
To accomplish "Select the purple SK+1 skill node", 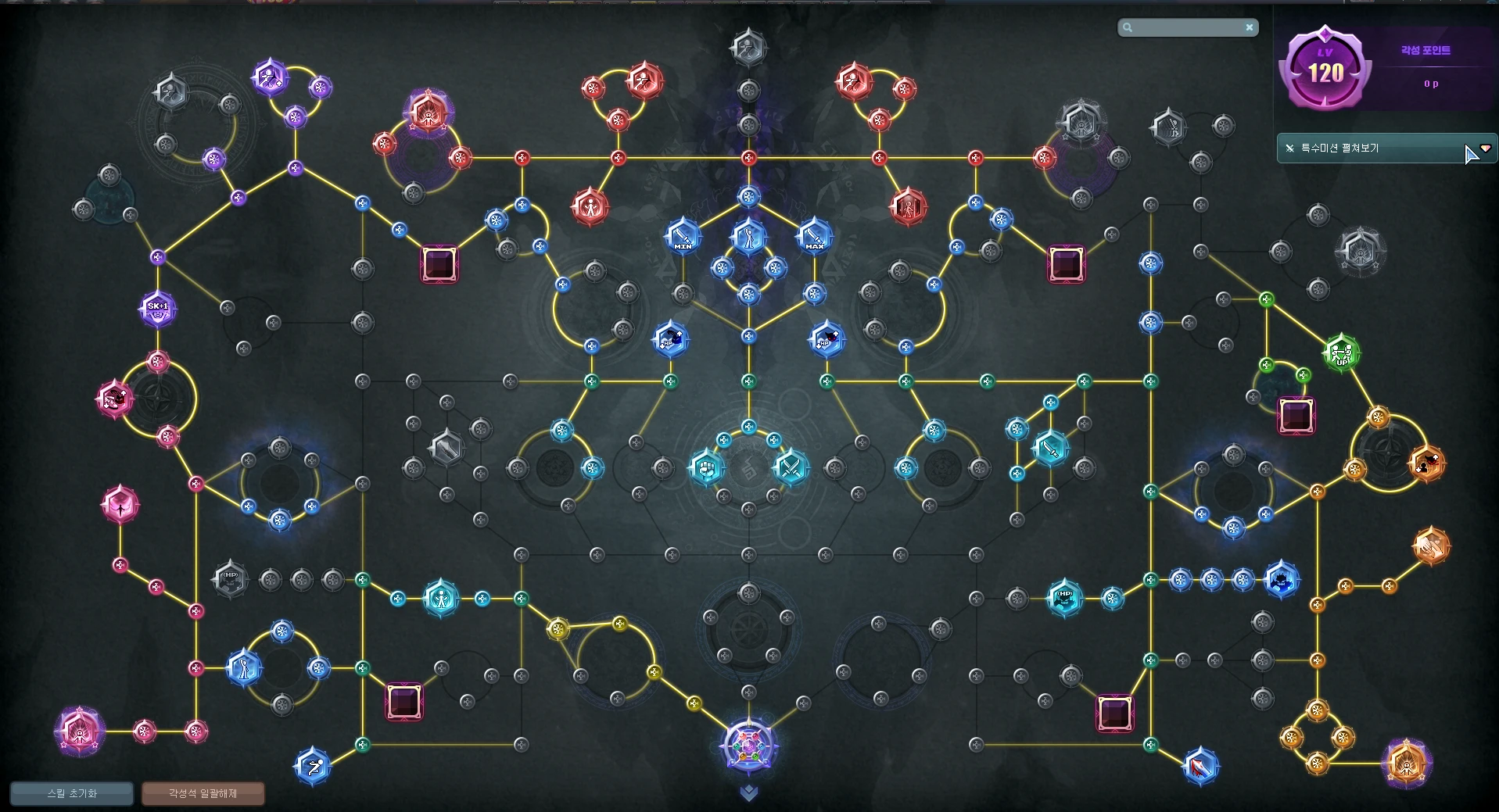I will coord(157,309).
